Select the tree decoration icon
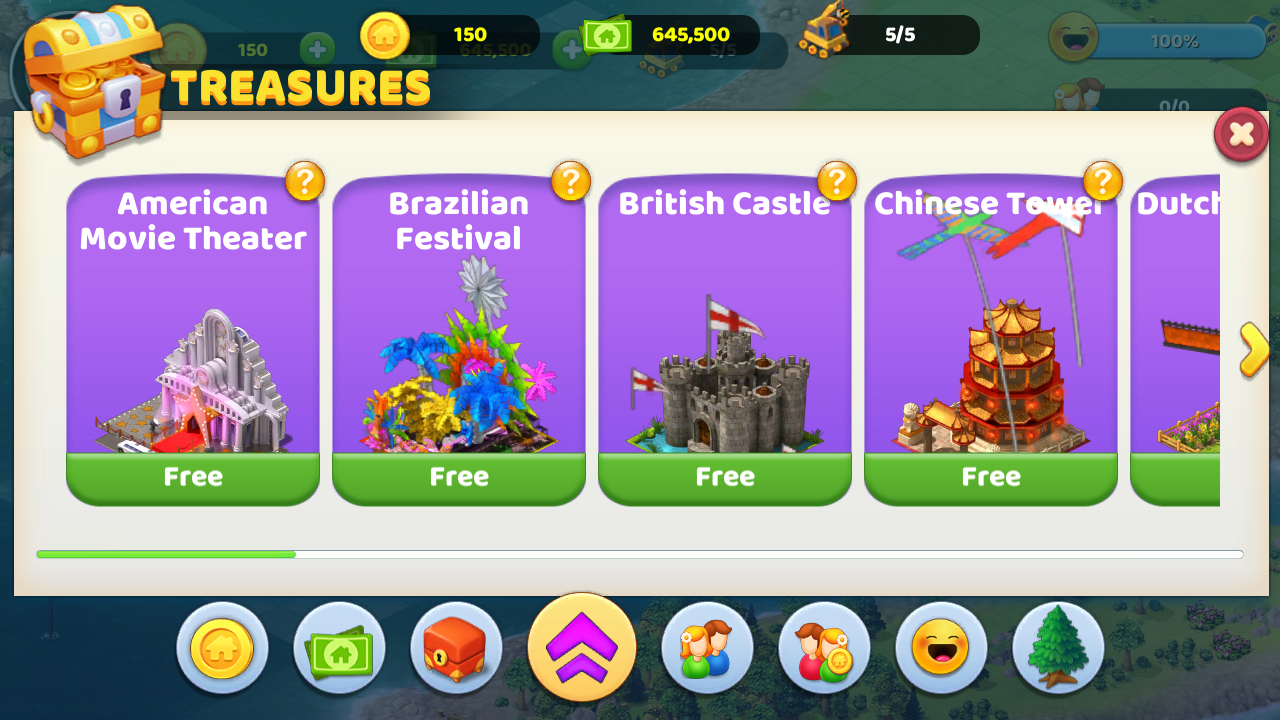The height and width of the screenshot is (720, 1280). point(1057,647)
